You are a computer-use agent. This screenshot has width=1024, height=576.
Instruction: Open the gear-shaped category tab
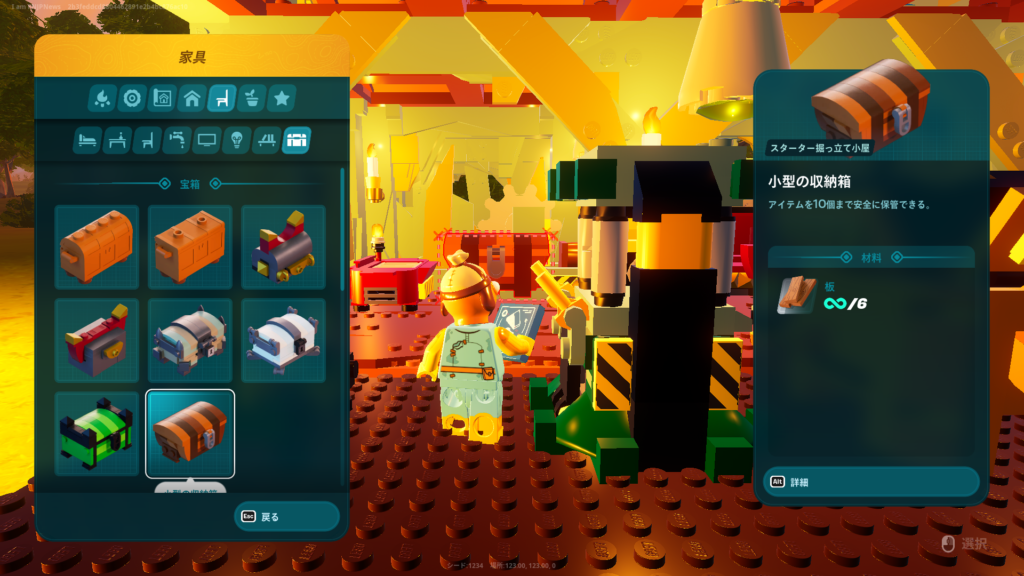pos(132,98)
